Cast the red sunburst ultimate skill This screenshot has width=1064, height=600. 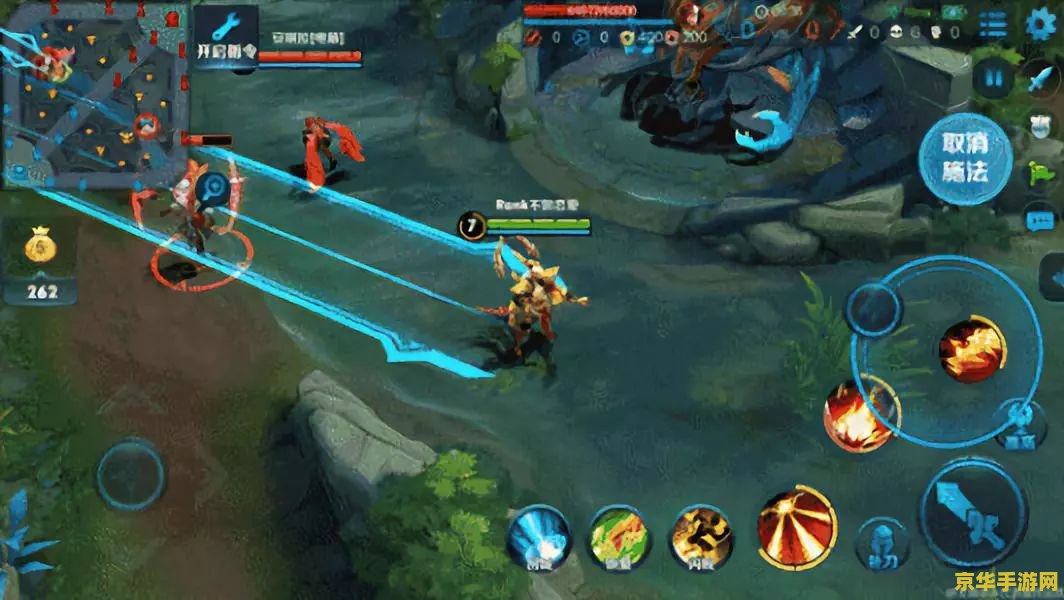pyautogui.click(x=797, y=527)
